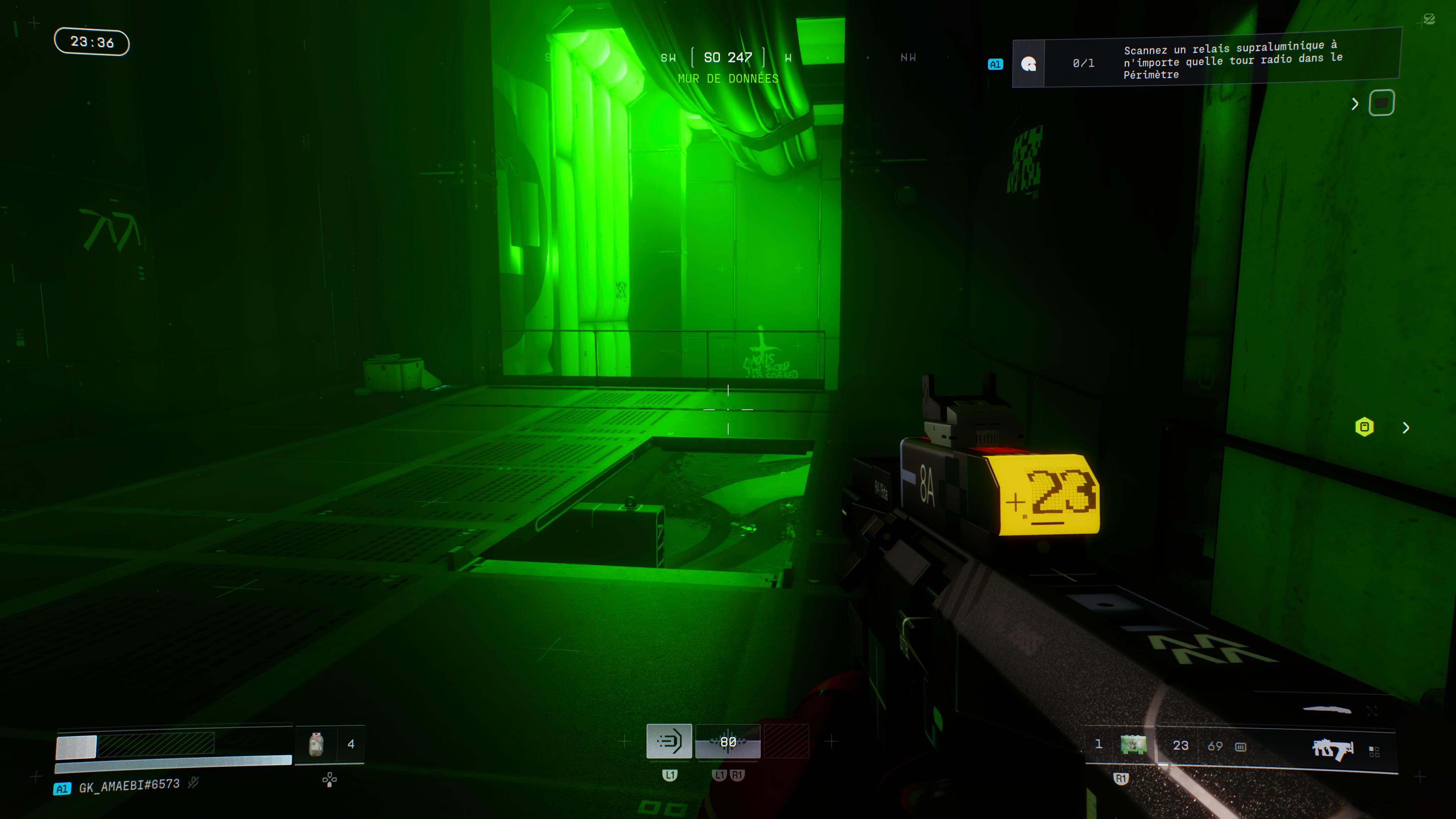Select the green grenade equipment slot
The height and width of the screenshot is (819, 1456).
pyautogui.click(x=1133, y=745)
